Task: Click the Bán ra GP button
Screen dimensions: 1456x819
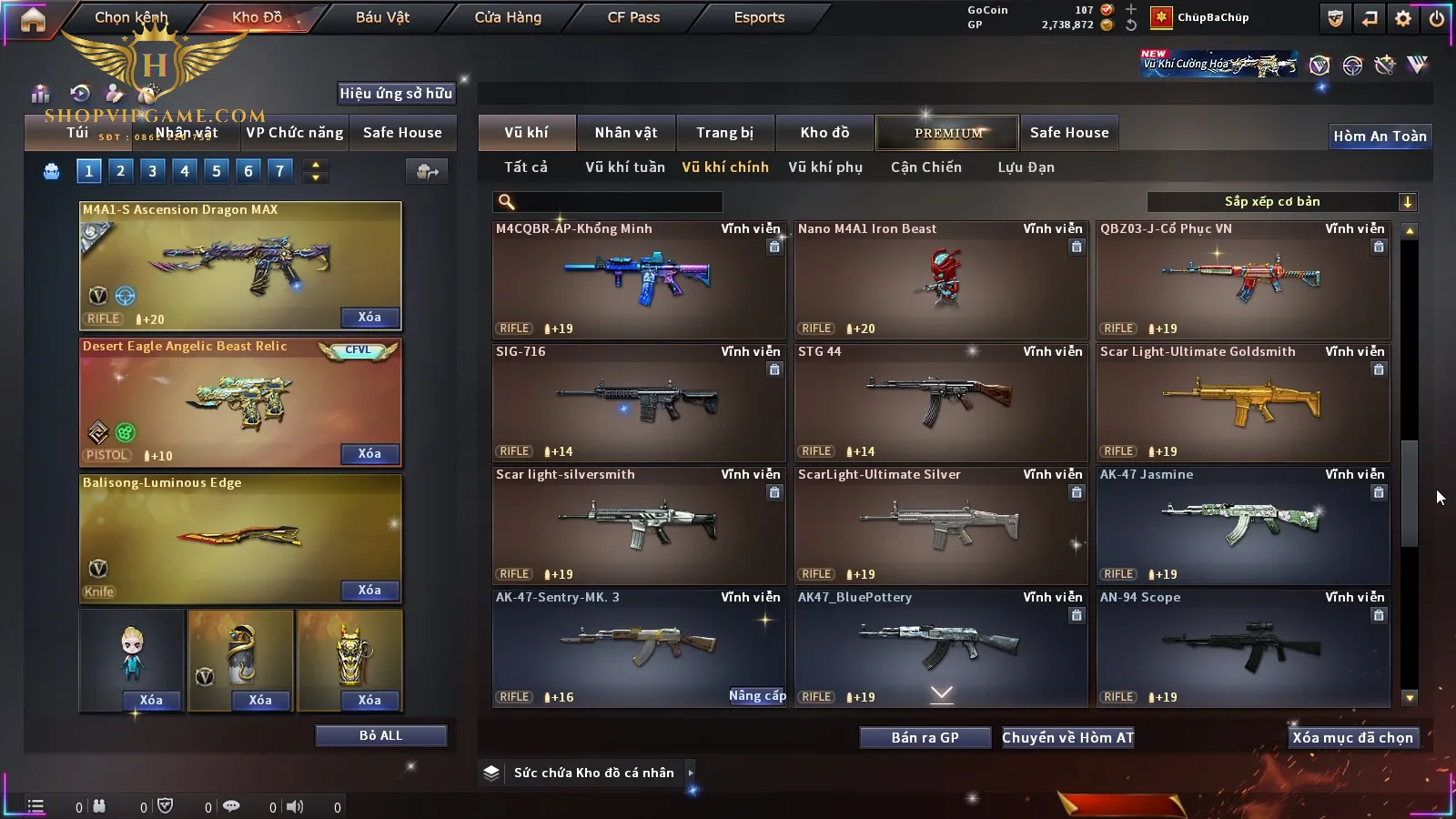Action: (x=925, y=738)
